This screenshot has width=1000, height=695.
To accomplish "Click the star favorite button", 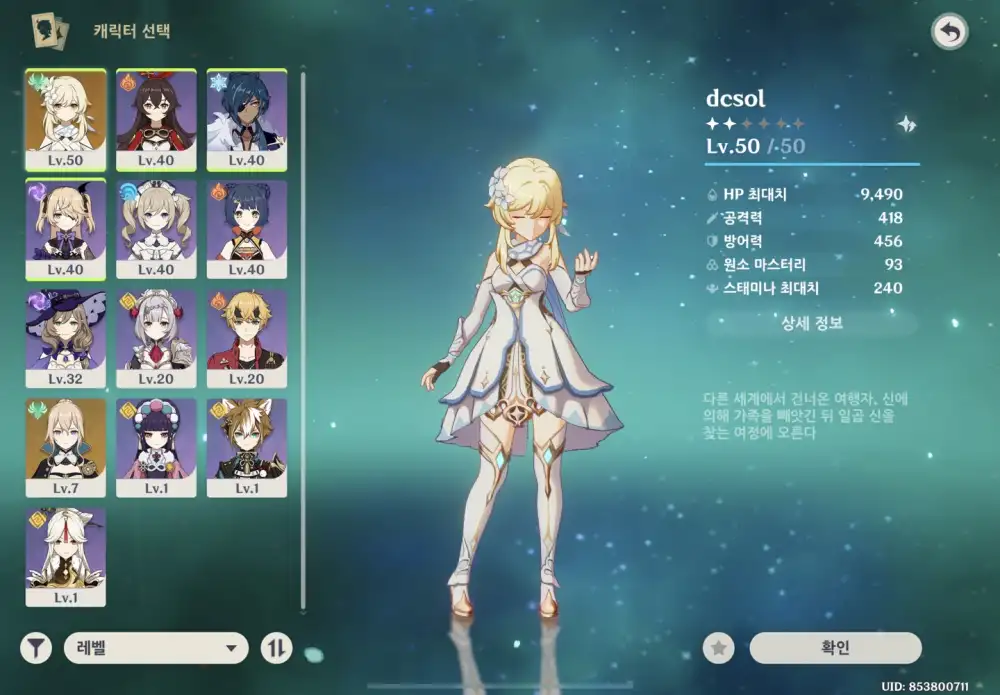I will (718, 648).
